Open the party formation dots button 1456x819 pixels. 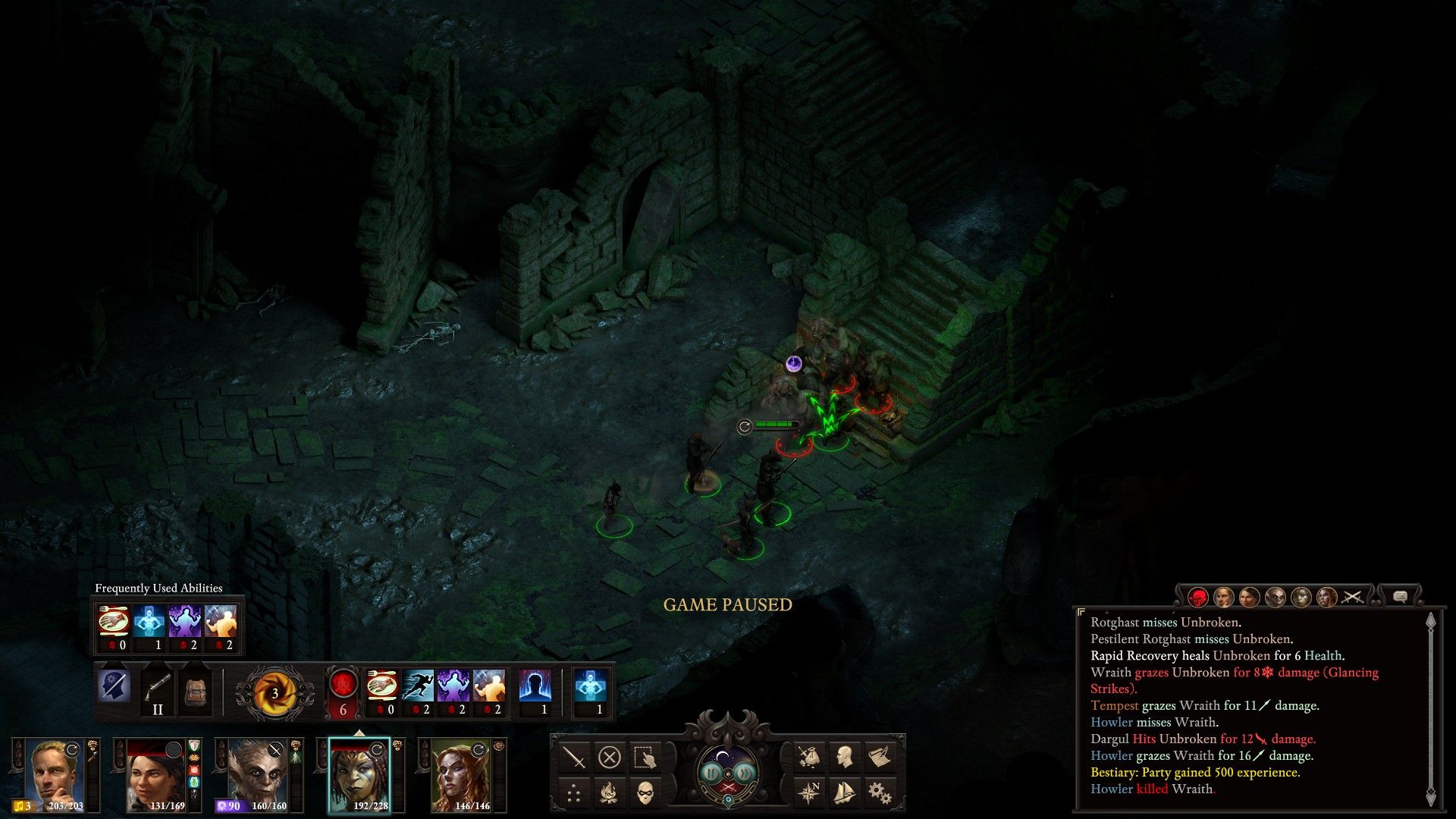pyautogui.click(x=574, y=793)
